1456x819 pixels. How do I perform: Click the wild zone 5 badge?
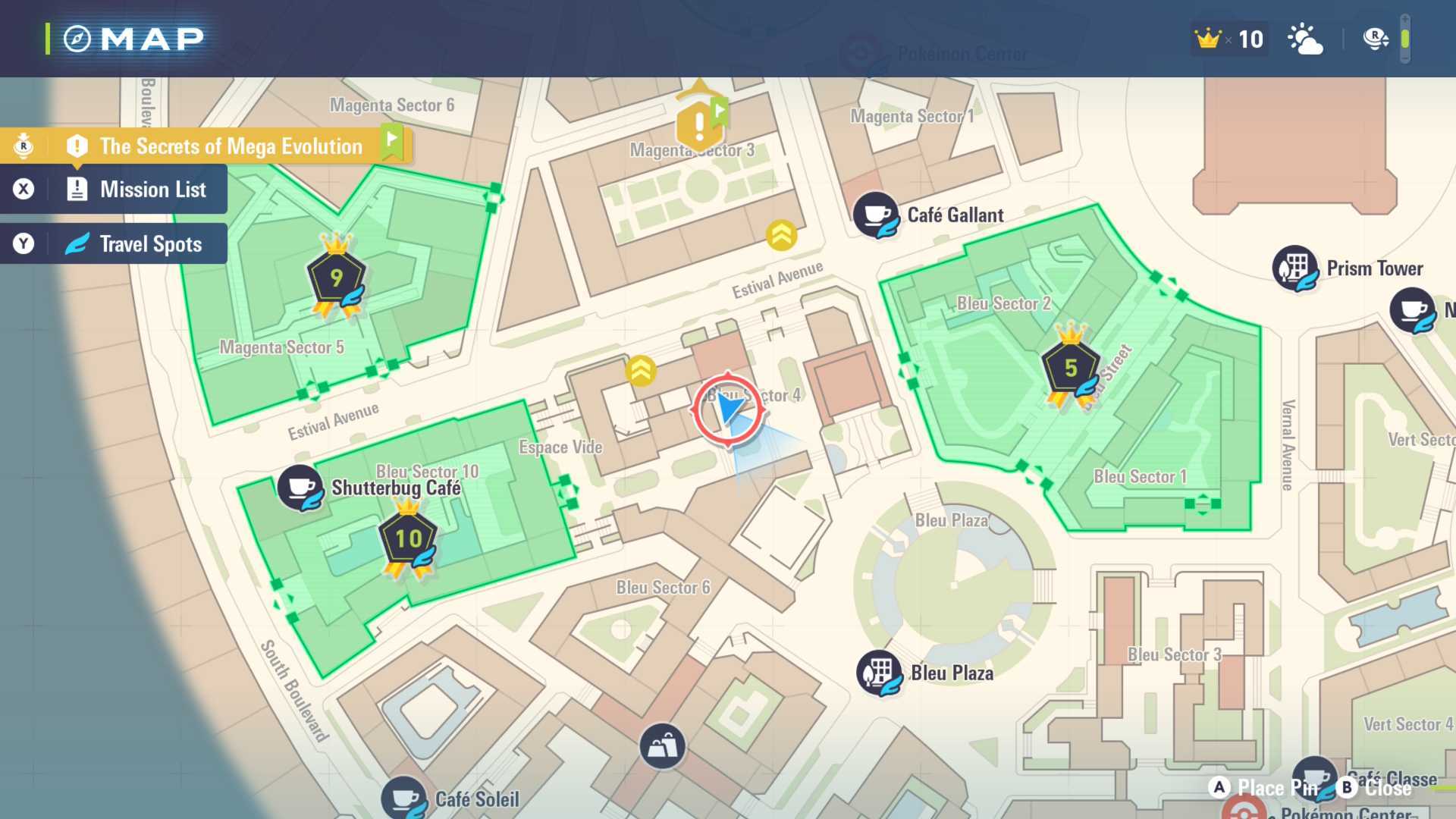click(x=1070, y=369)
